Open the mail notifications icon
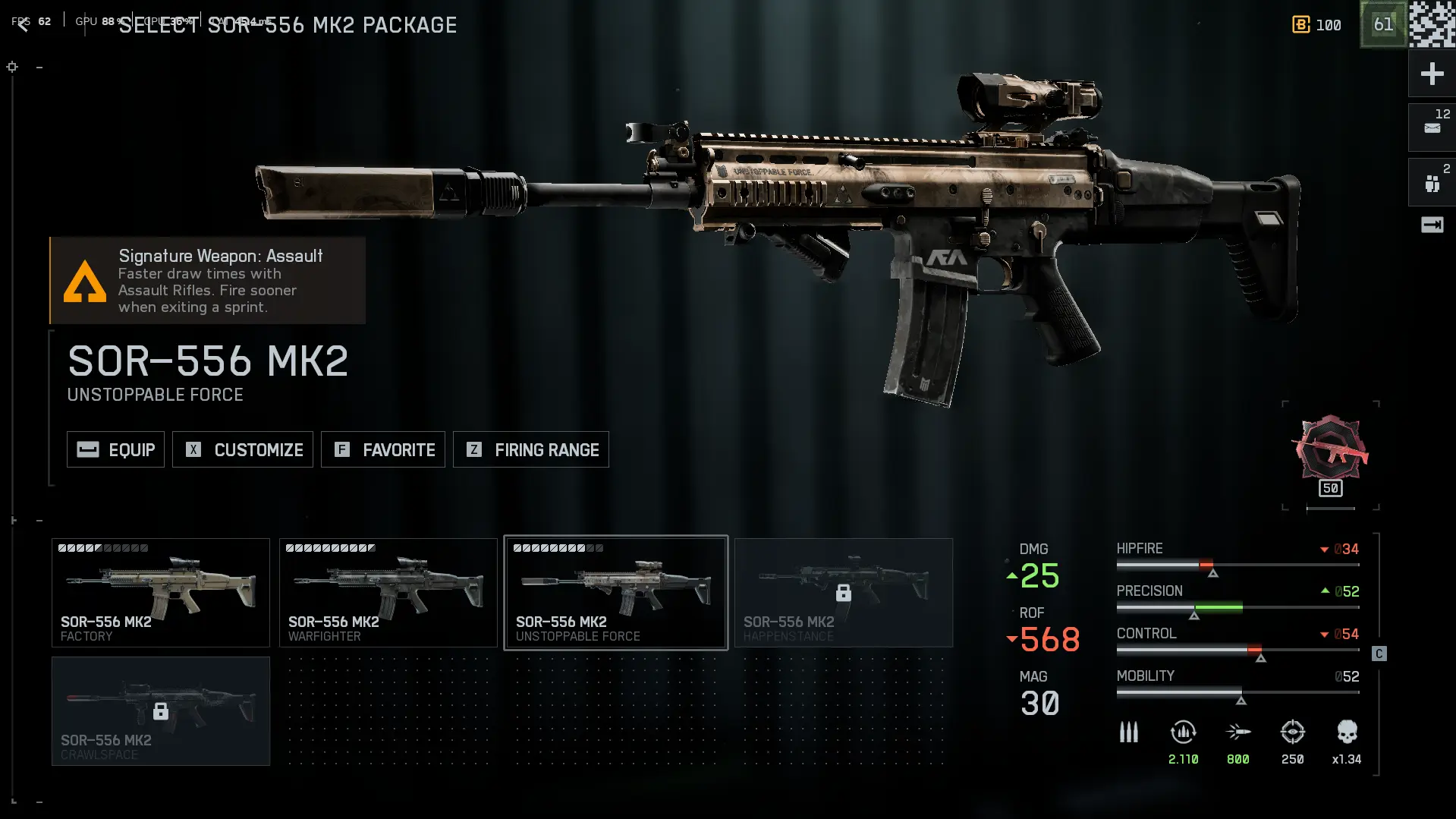1456x819 pixels. (x=1432, y=128)
